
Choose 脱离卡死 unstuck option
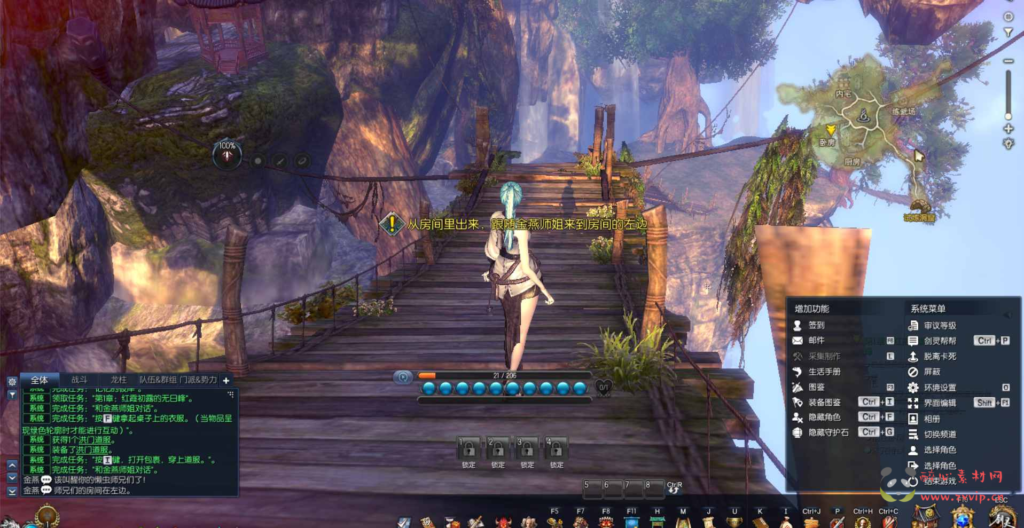(x=939, y=356)
